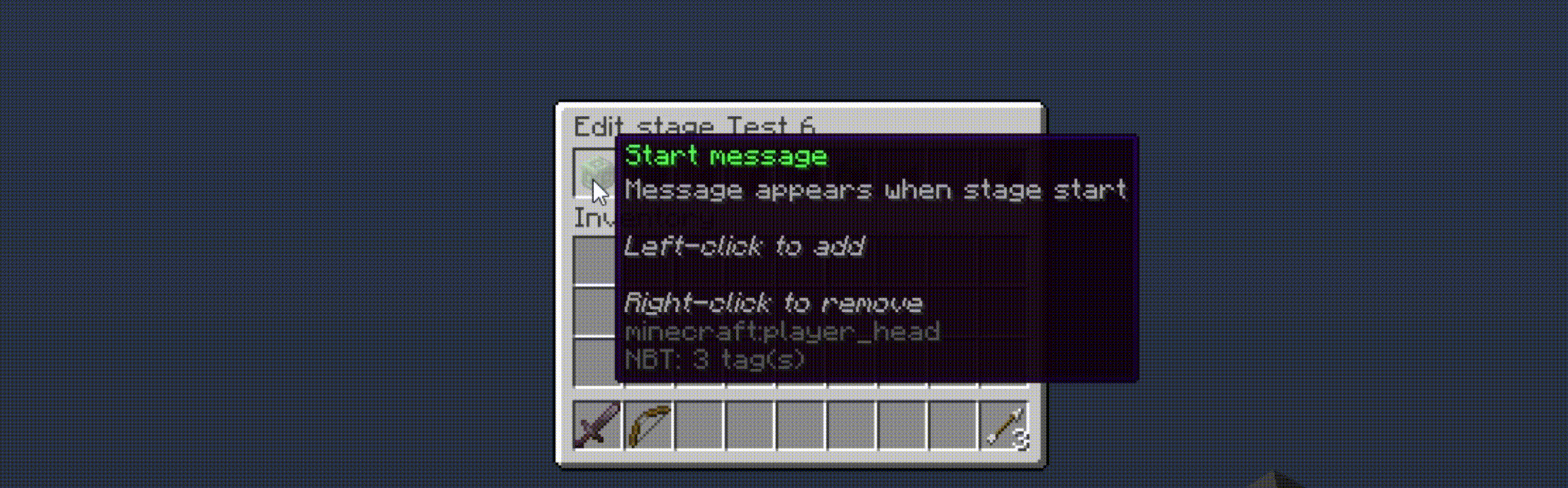Click the 'Inventory' section label

pyautogui.click(x=597, y=217)
